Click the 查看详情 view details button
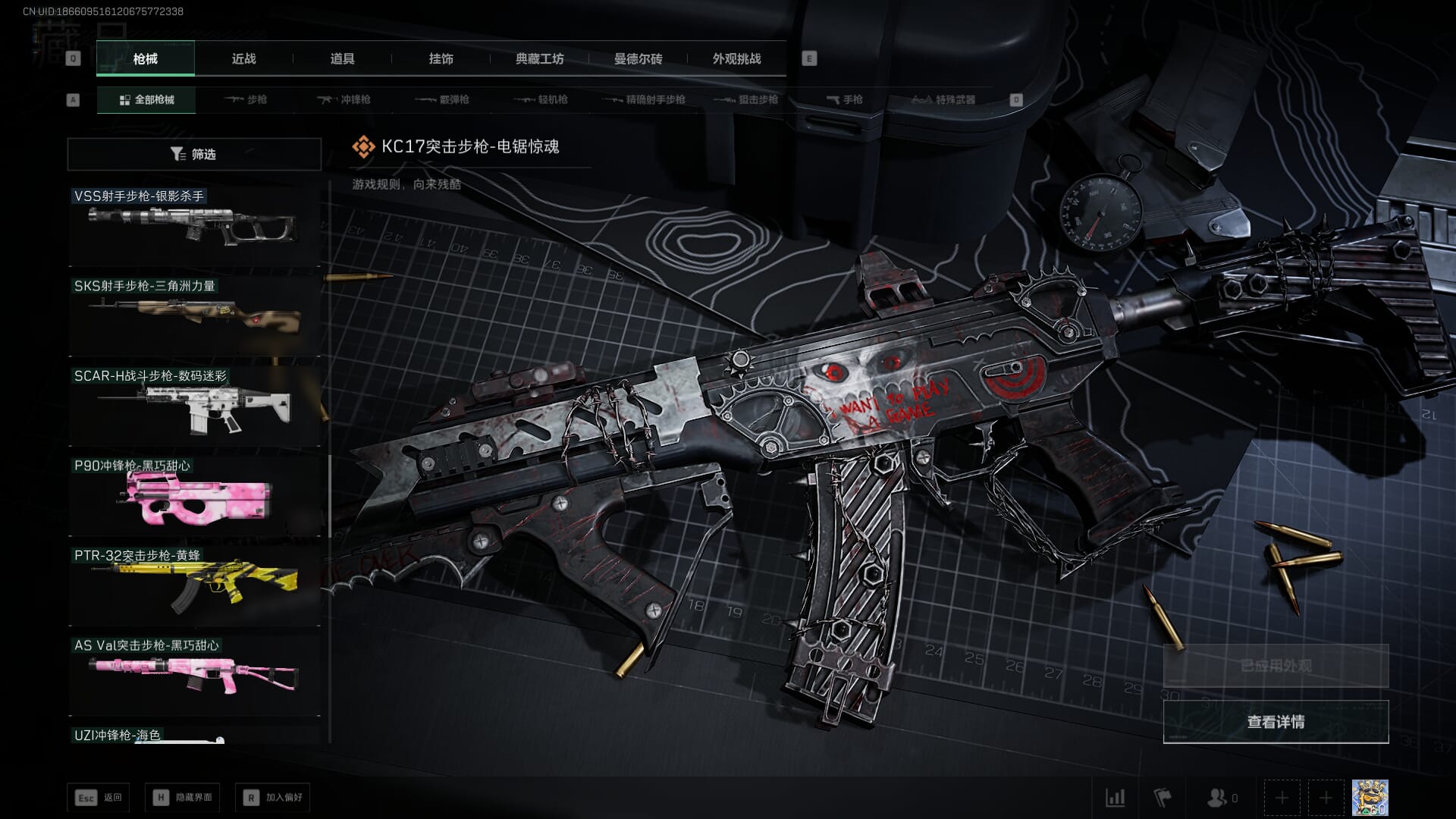This screenshot has height=819, width=1456. click(1276, 722)
